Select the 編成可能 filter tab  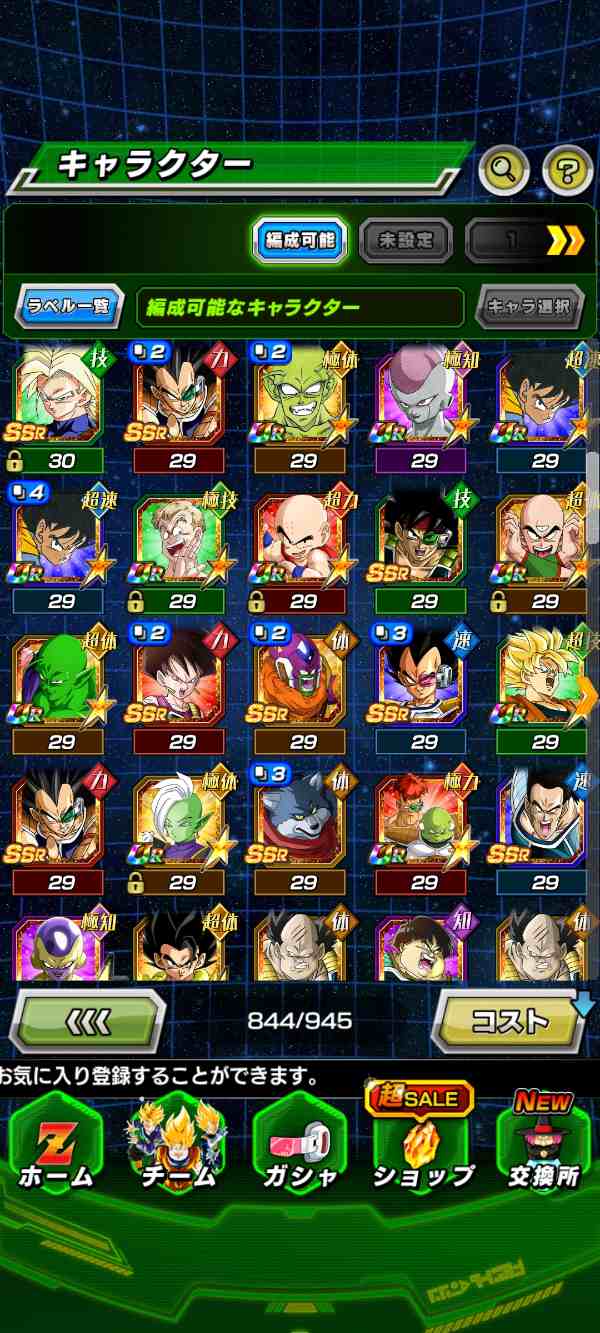(300, 240)
